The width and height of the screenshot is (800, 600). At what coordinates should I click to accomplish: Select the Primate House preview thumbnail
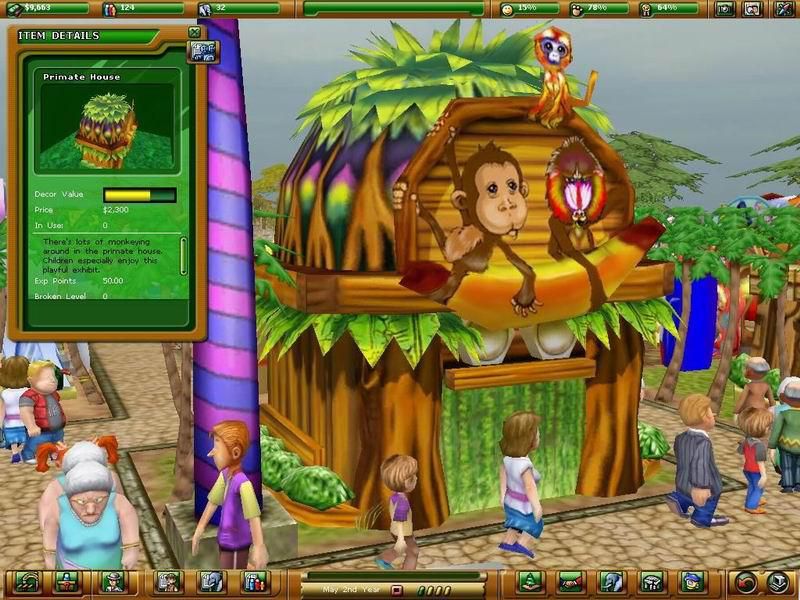pos(107,128)
